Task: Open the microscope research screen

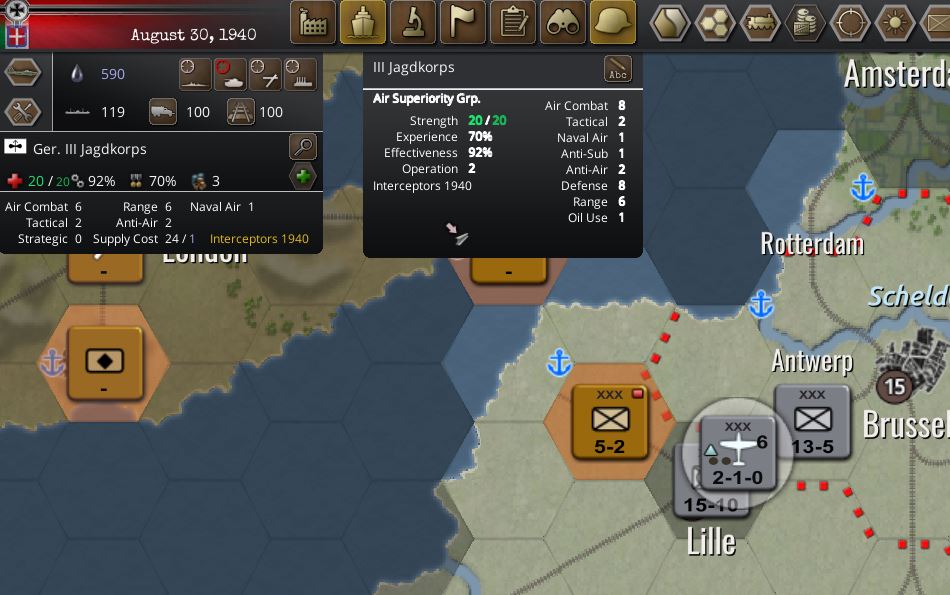Action: [x=413, y=22]
